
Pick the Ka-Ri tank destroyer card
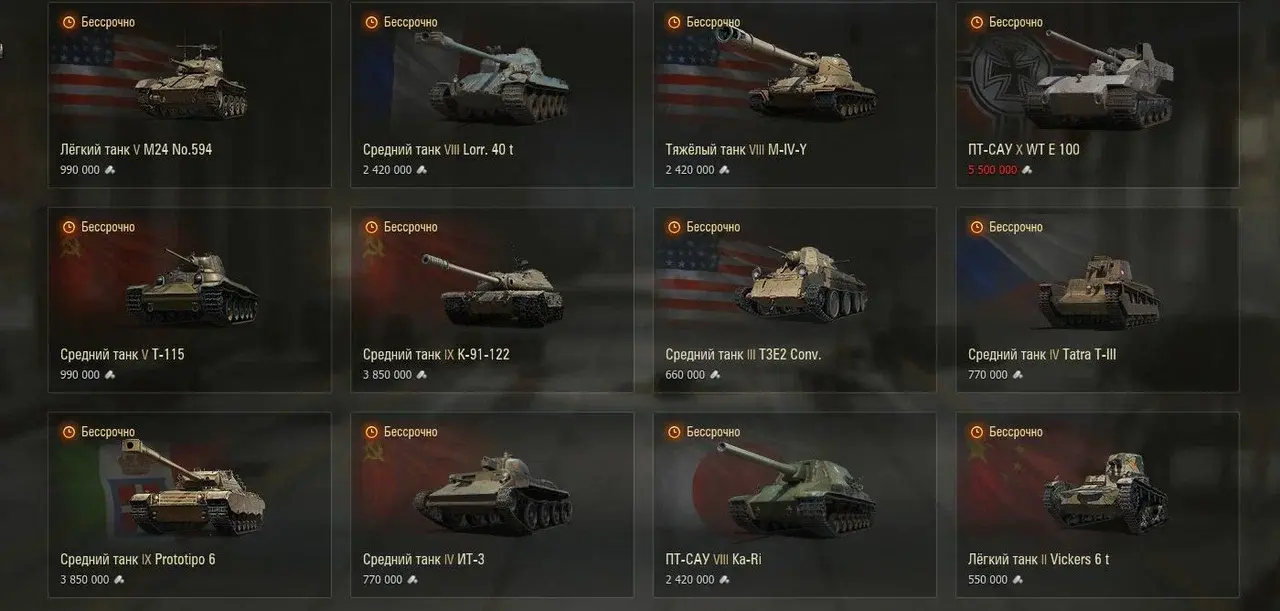pos(795,504)
